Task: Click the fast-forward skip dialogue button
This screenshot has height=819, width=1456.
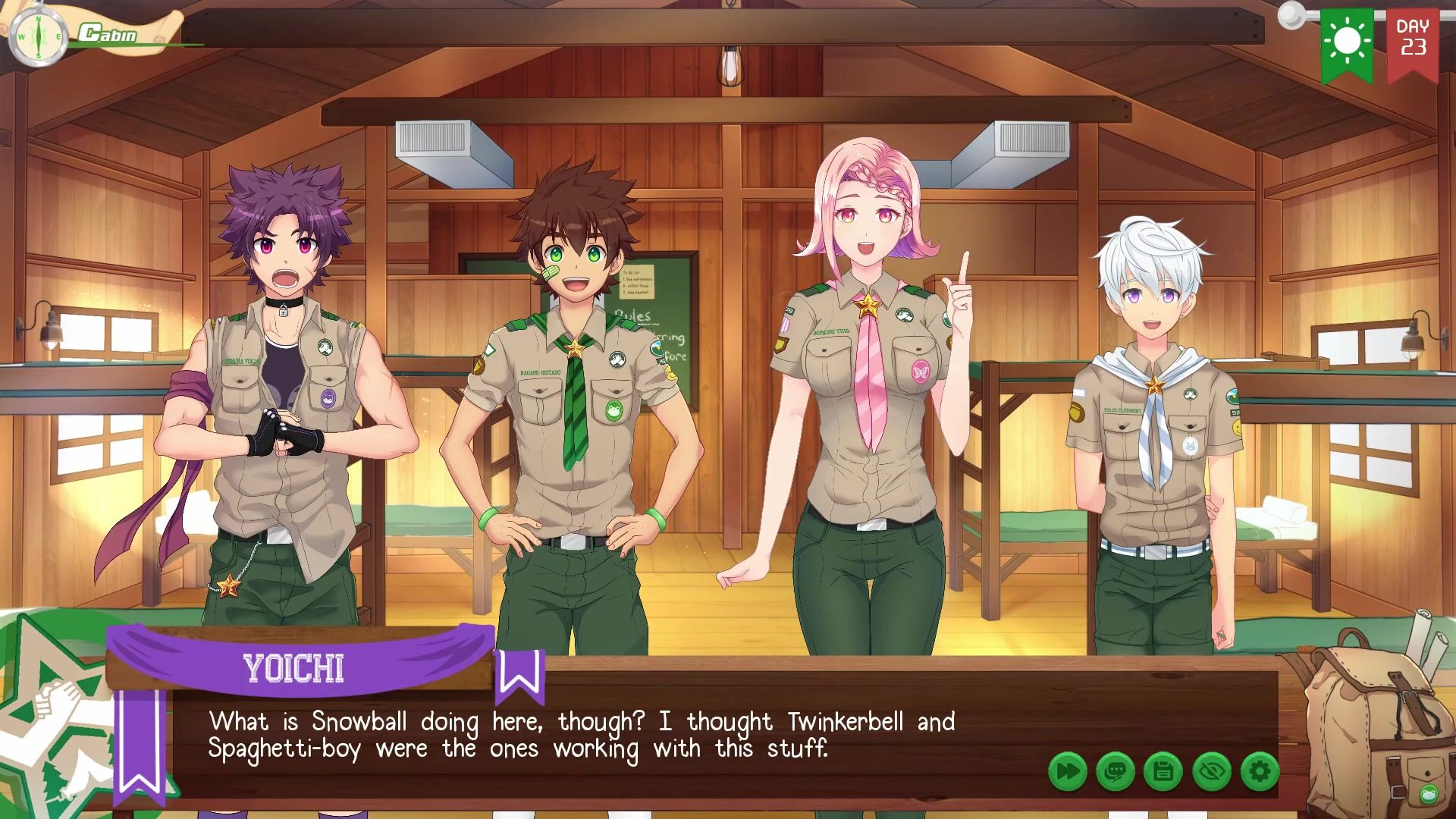Action: [1068, 772]
